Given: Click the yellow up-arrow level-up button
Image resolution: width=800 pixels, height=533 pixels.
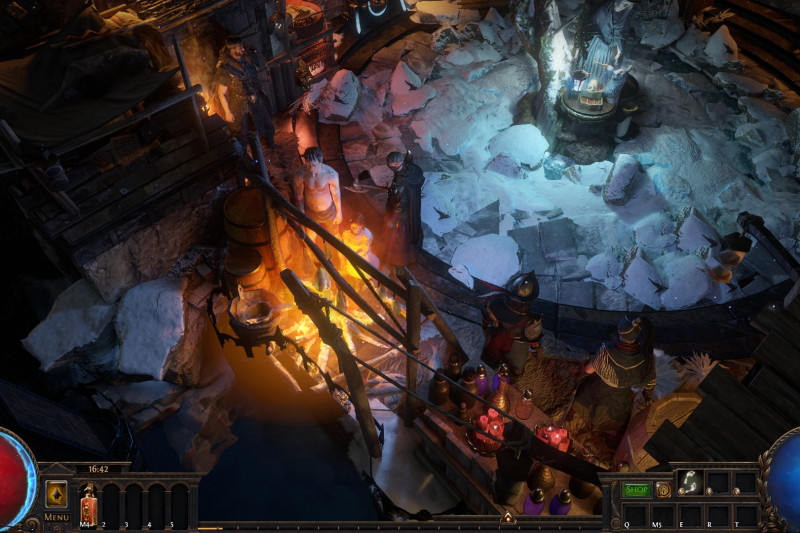Looking at the screenshot, I should tap(57, 494).
